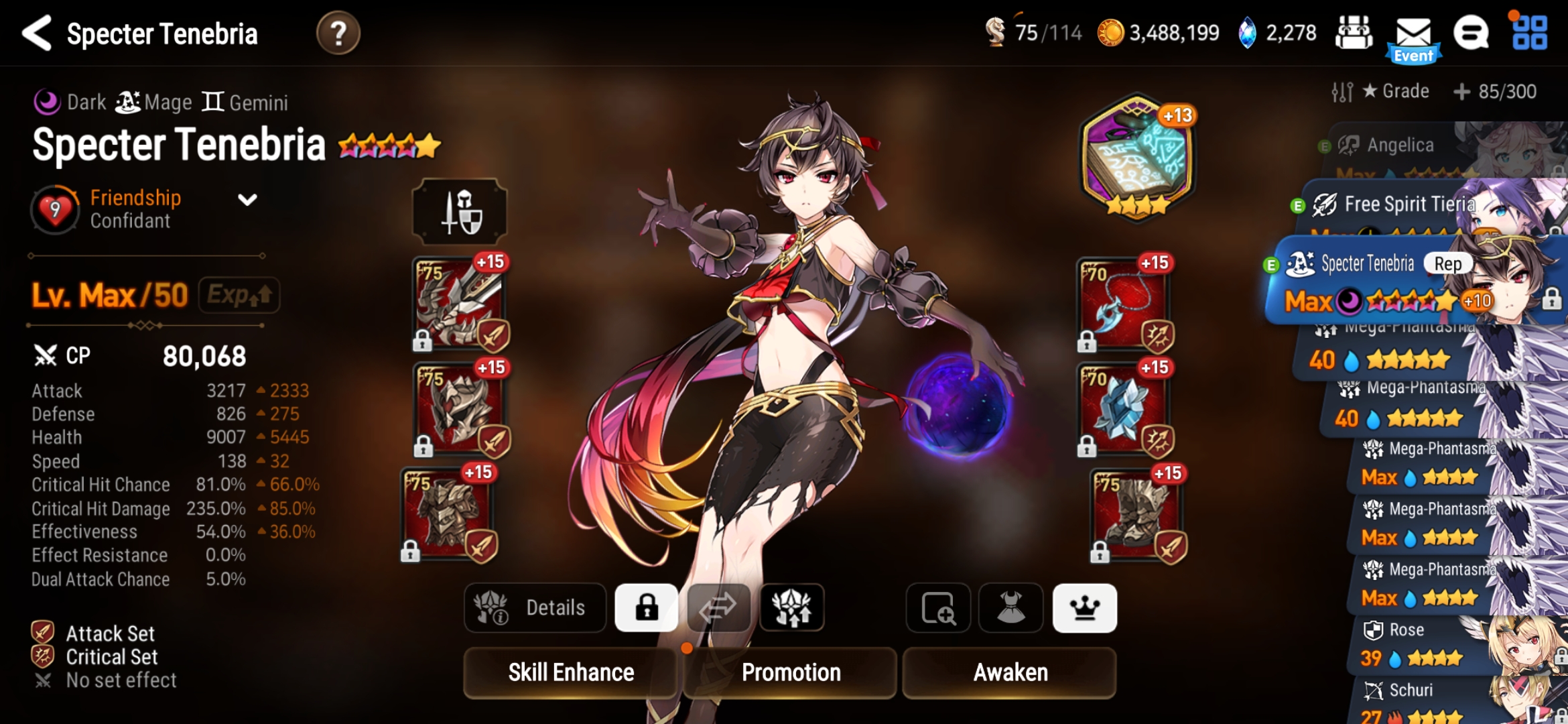Screen dimensions: 1568x724
Task: Open the question mark help button
Action: [338, 33]
